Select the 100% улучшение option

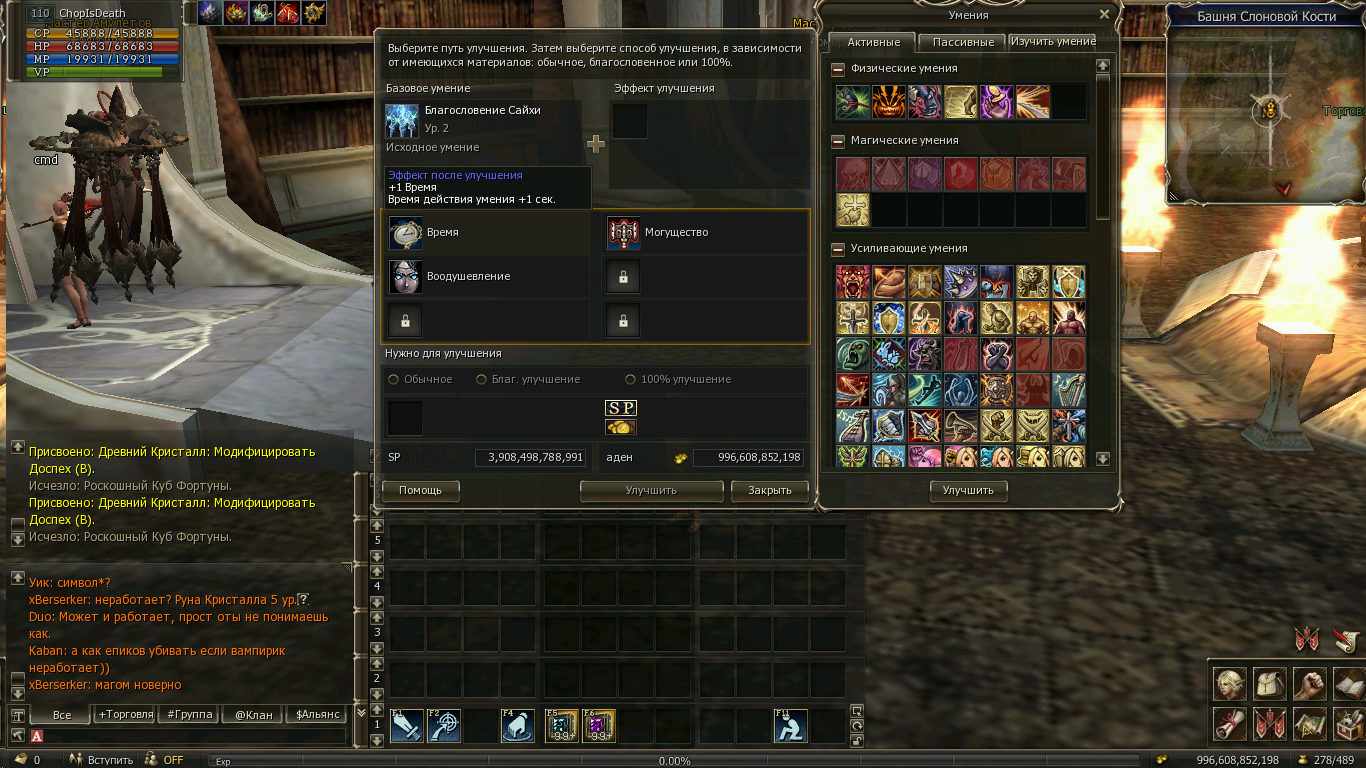tap(631, 380)
